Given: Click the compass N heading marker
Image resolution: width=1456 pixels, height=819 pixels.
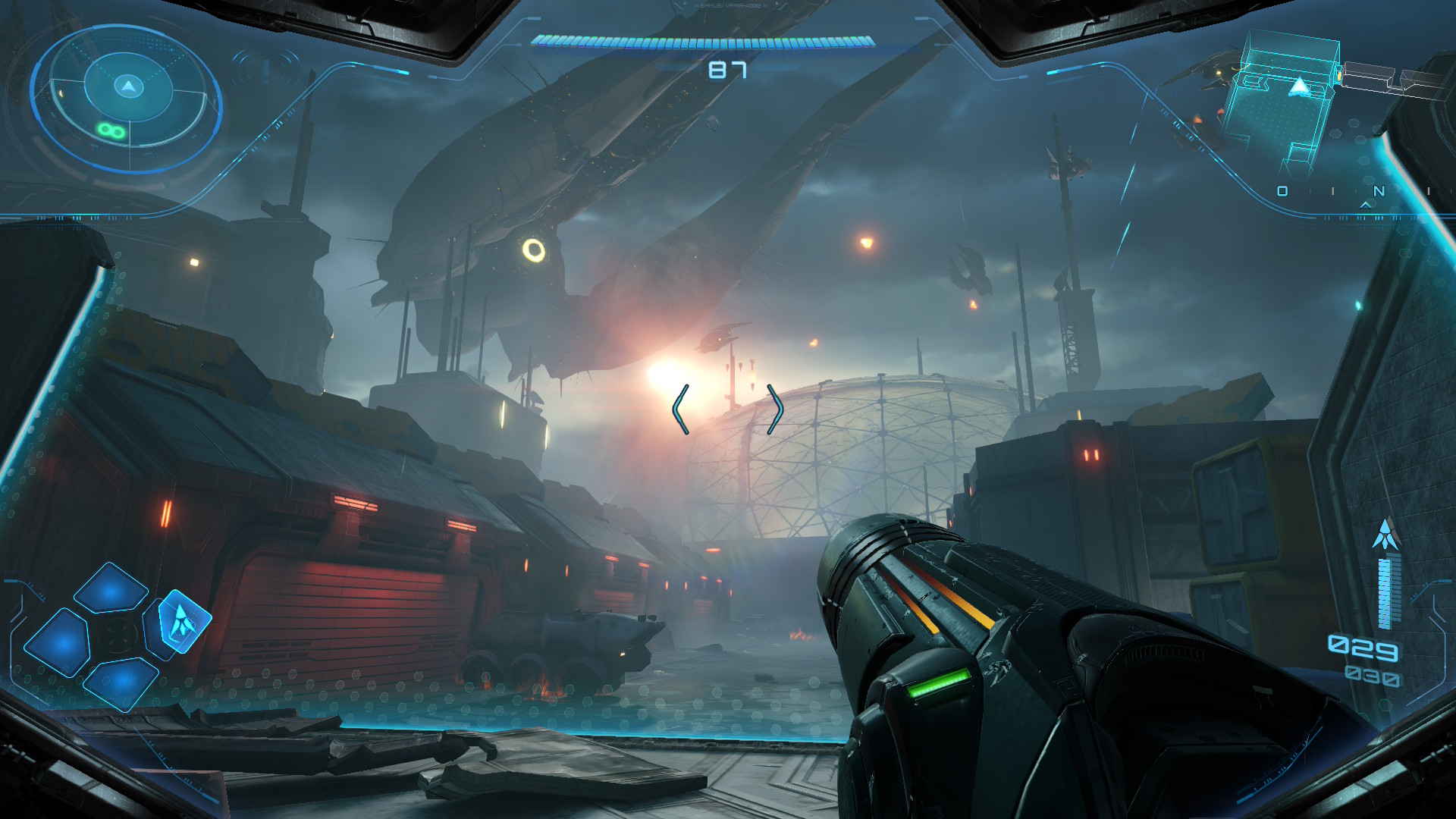Looking at the screenshot, I should (1379, 191).
